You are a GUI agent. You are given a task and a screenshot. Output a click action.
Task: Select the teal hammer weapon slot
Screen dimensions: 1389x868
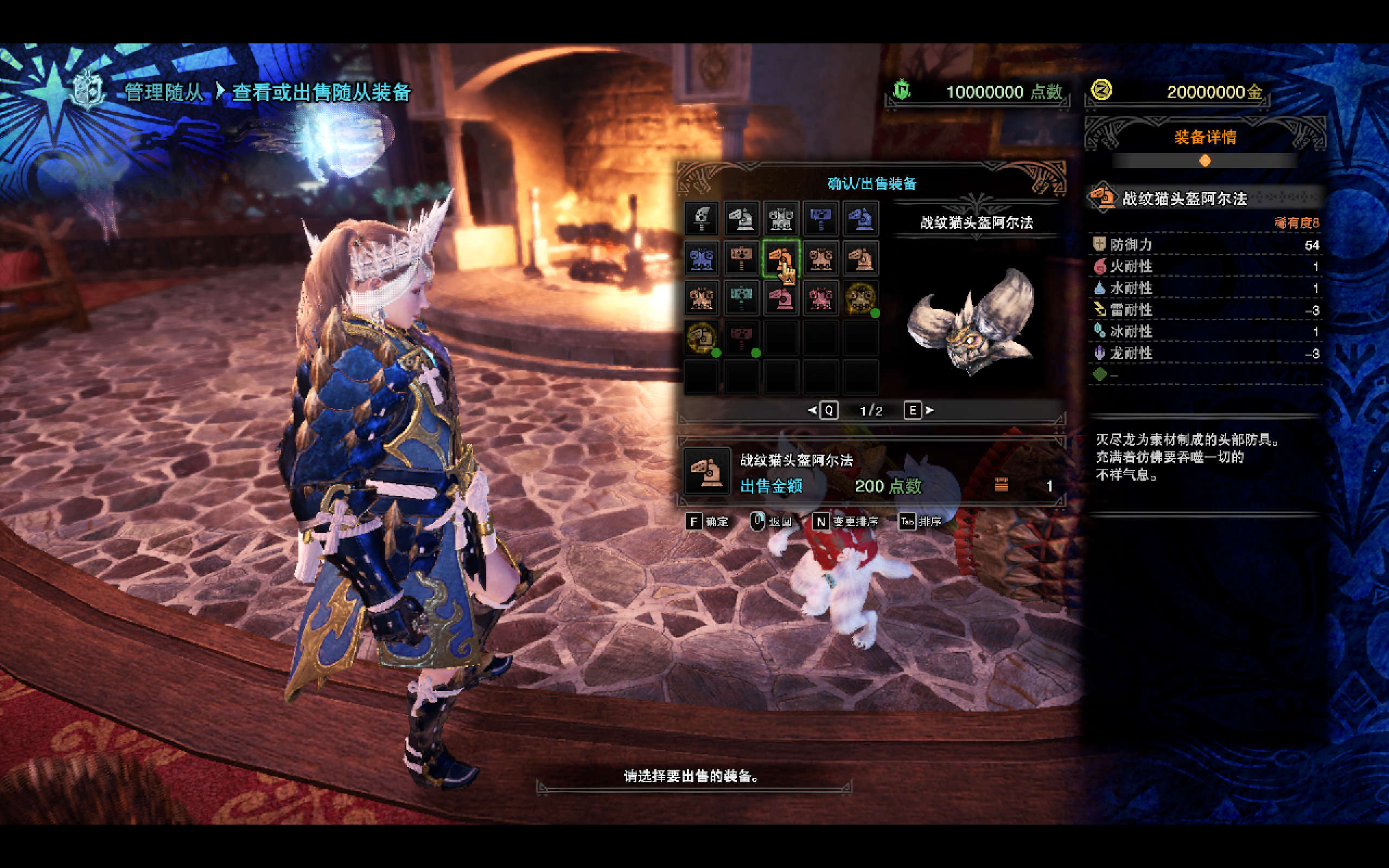click(742, 298)
